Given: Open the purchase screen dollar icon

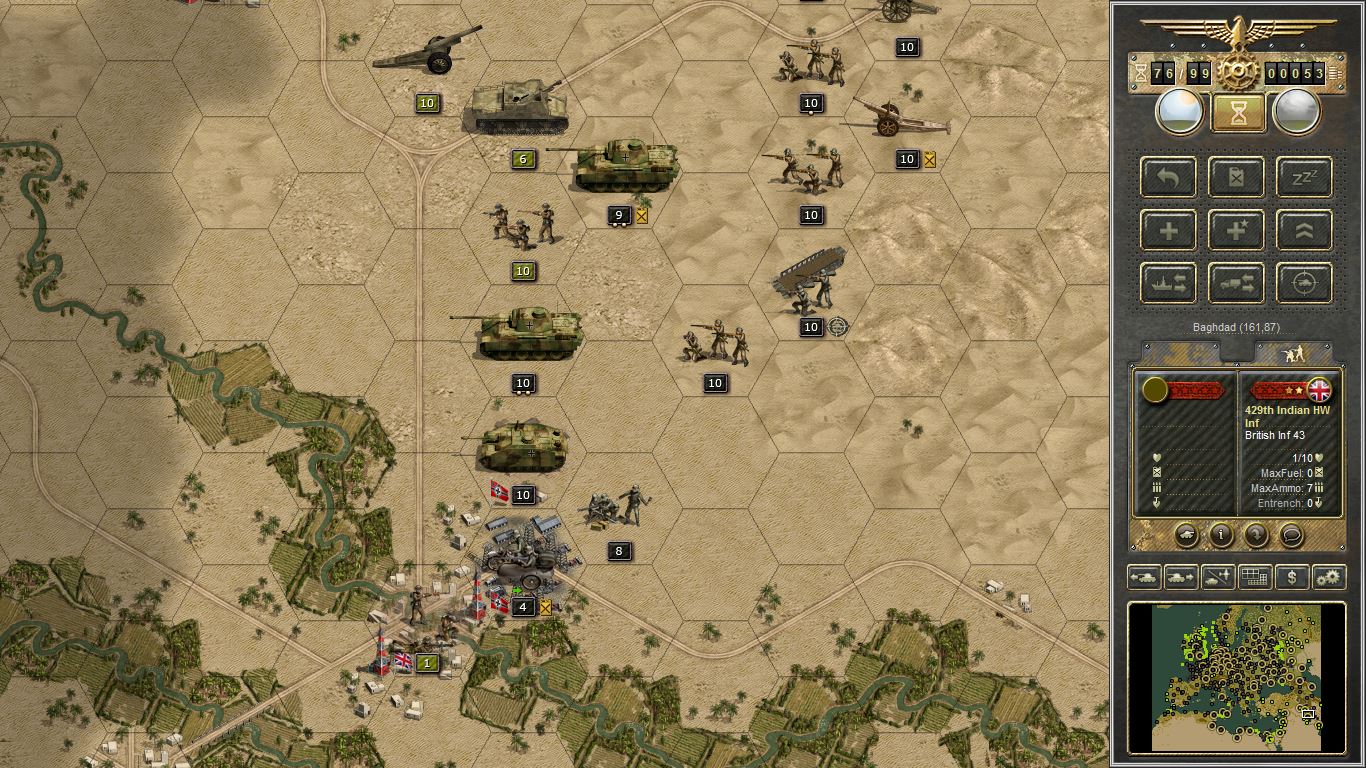Looking at the screenshot, I should click(1292, 577).
